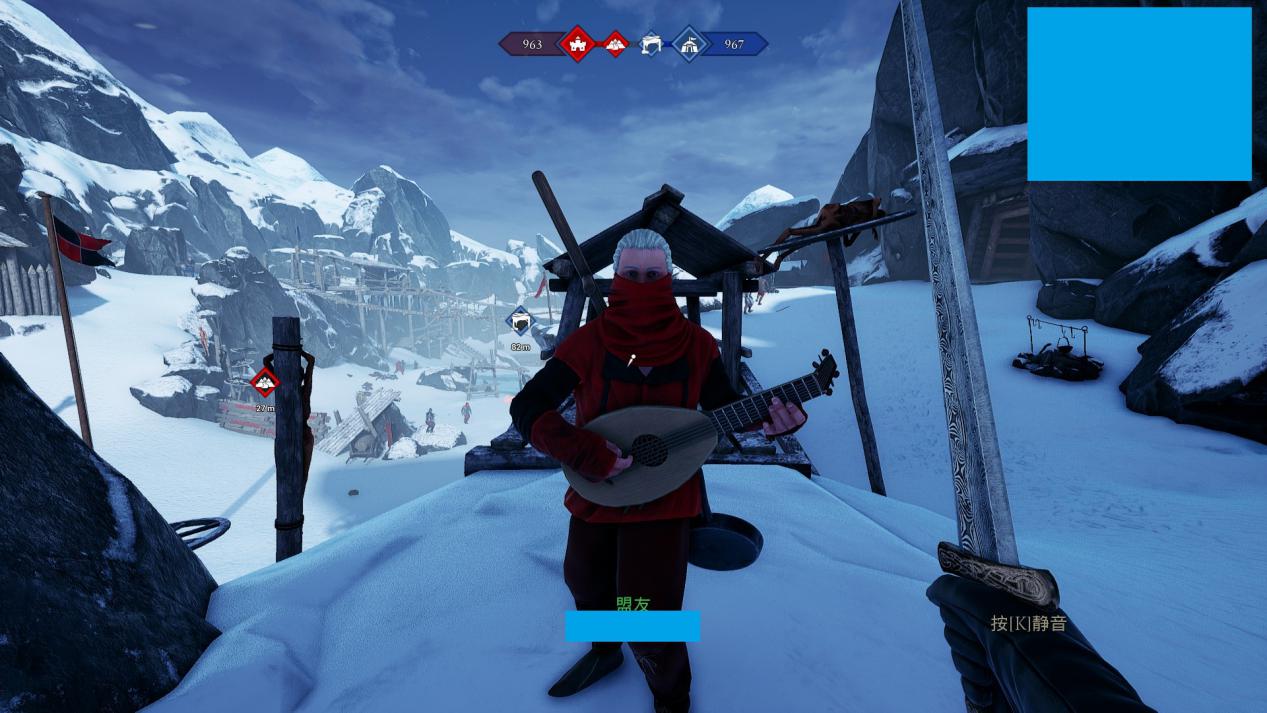This screenshot has width=1267, height=713.
Task: Choose the blue mine gate objective icon
Action: [652, 43]
